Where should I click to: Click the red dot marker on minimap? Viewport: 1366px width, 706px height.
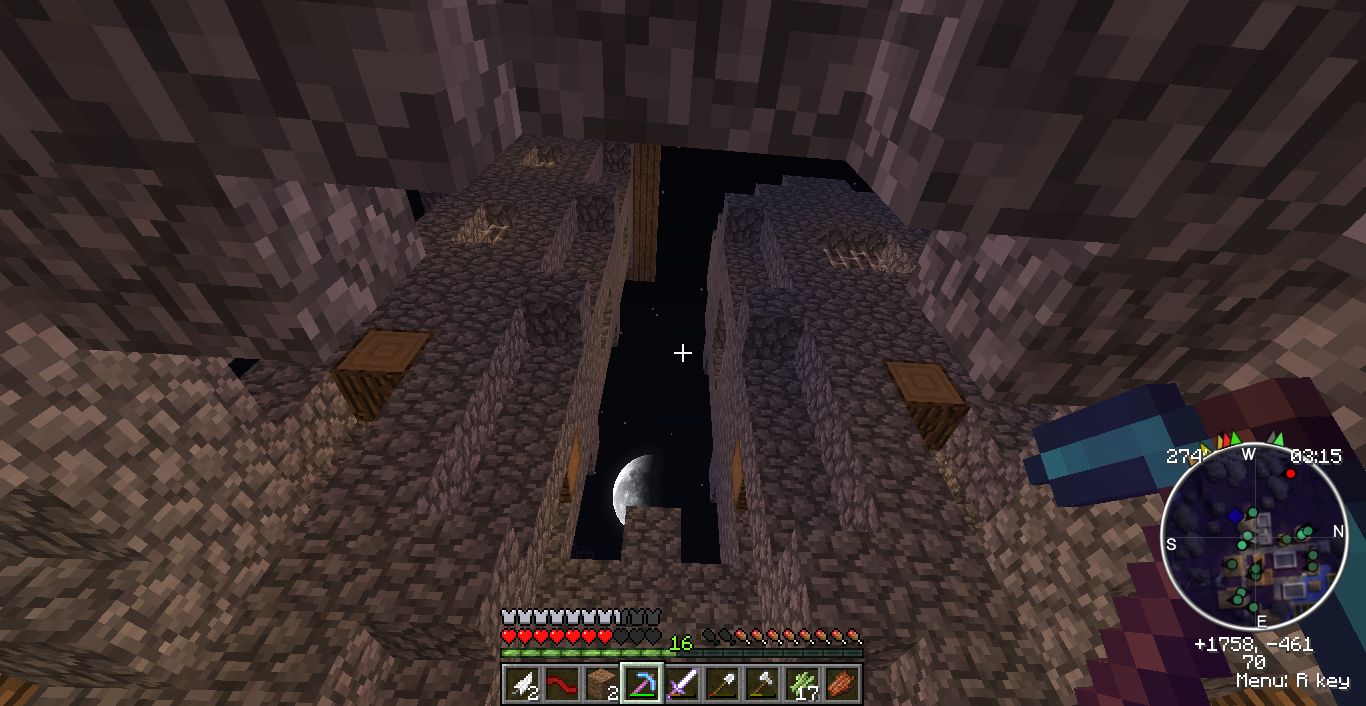point(1290,473)
